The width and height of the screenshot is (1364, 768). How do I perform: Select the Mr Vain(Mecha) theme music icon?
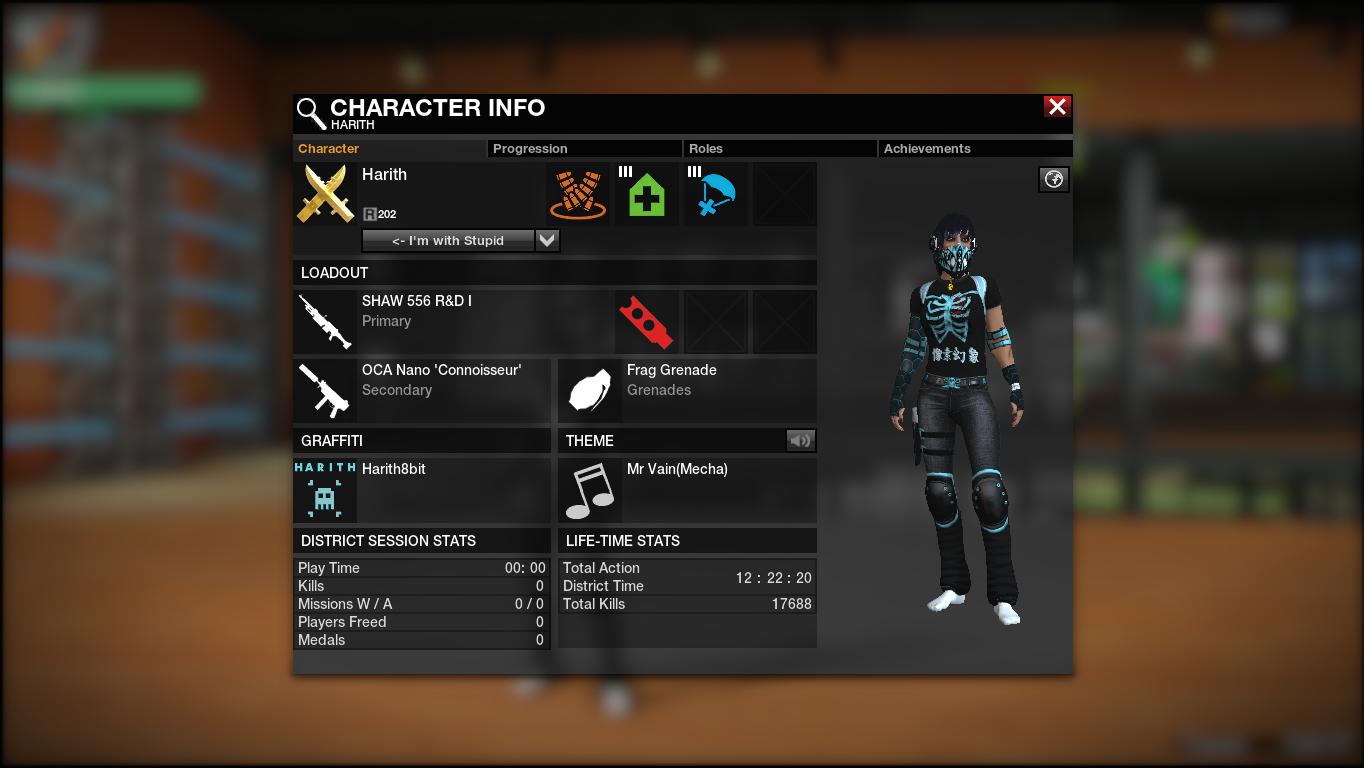[x=590, y=490]
